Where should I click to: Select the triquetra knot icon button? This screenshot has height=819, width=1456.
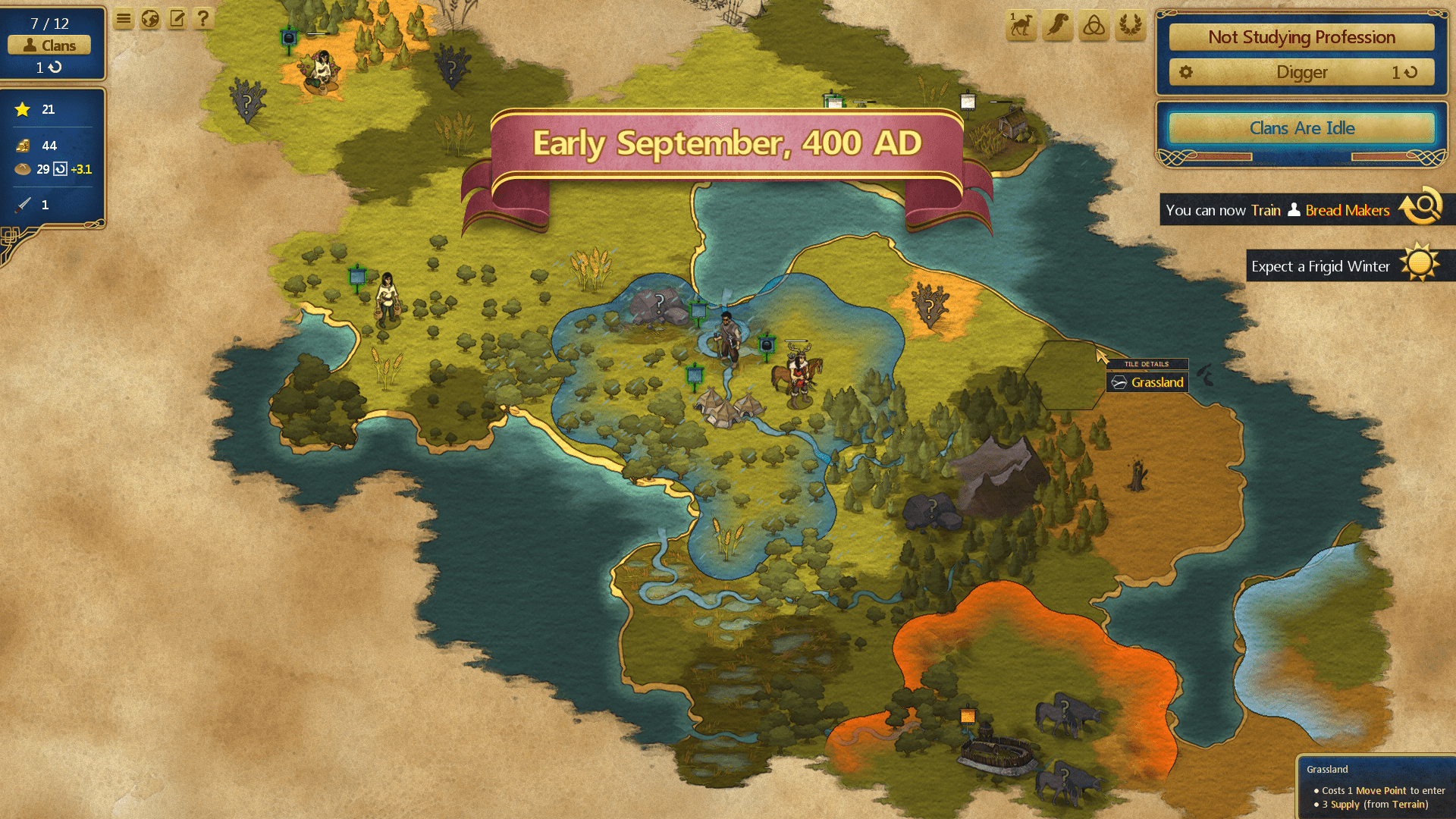point(1094,26)
